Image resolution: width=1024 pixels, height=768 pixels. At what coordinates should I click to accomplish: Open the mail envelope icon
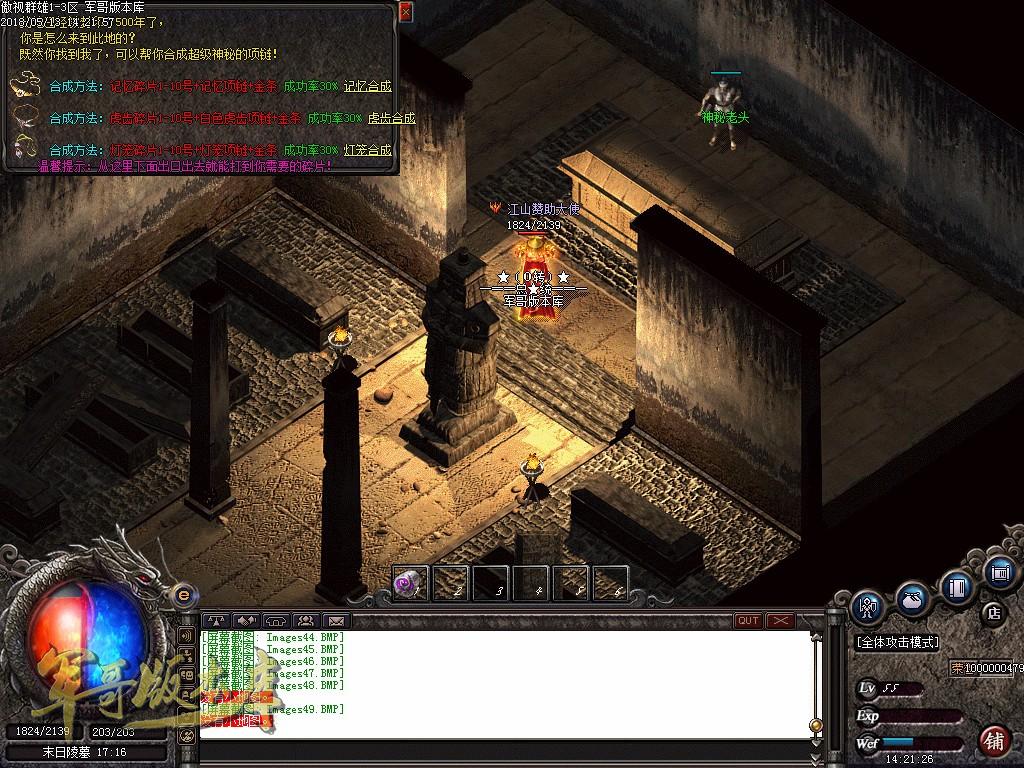coord(334,621)
